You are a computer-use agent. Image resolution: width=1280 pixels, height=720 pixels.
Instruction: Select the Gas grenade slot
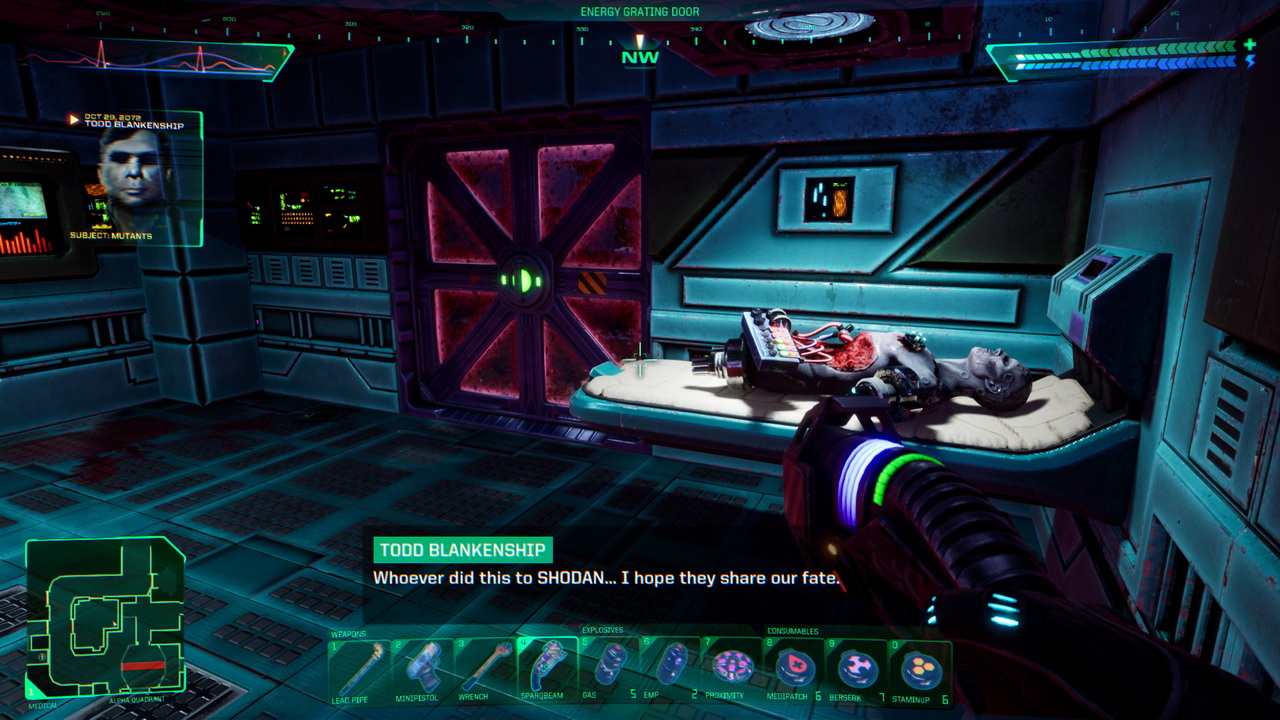pyautogui.click(x=608, y=666)
